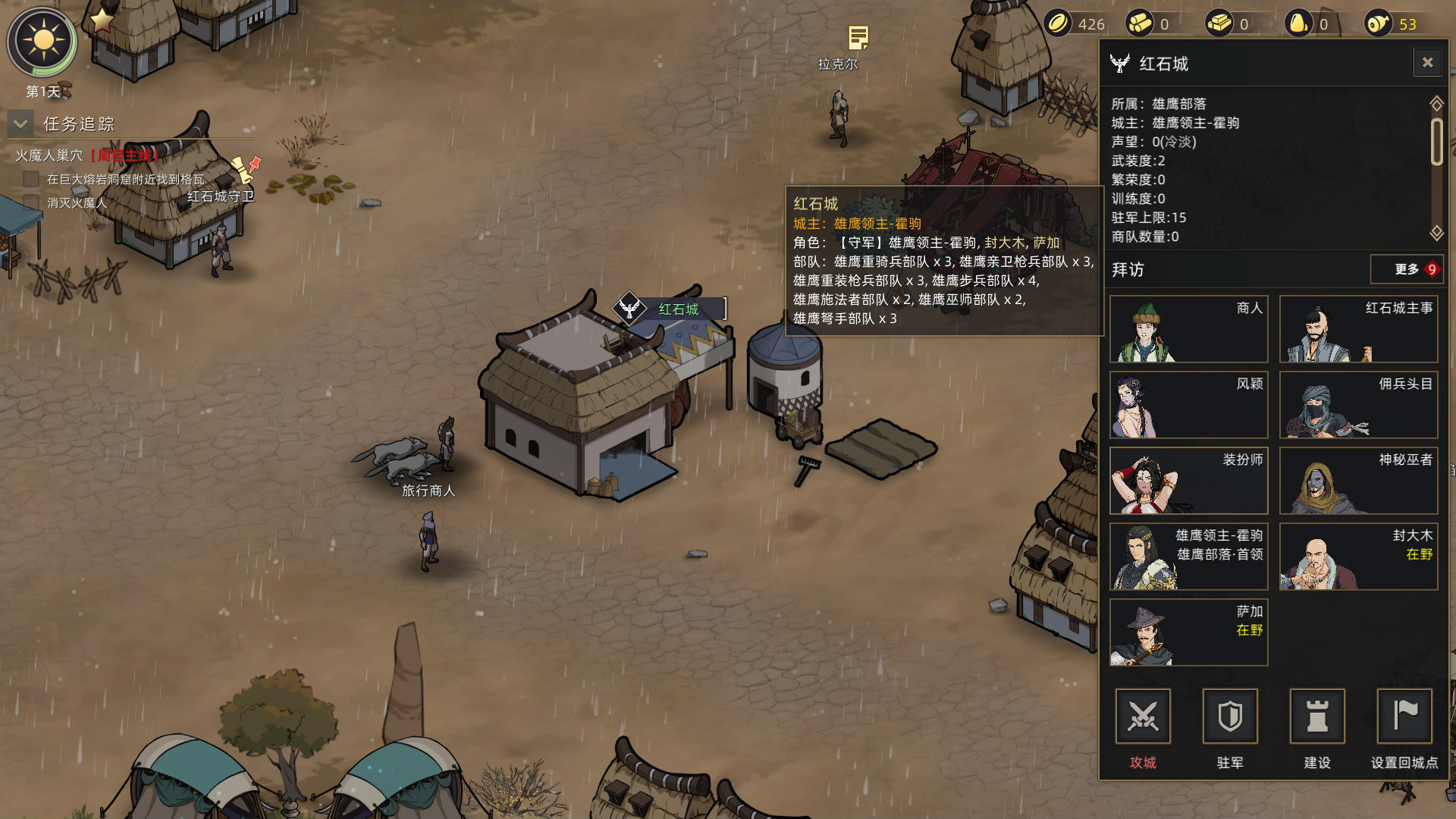Click 设置回城点 flag button
1456x819 pixels.
pos(1404,717)
